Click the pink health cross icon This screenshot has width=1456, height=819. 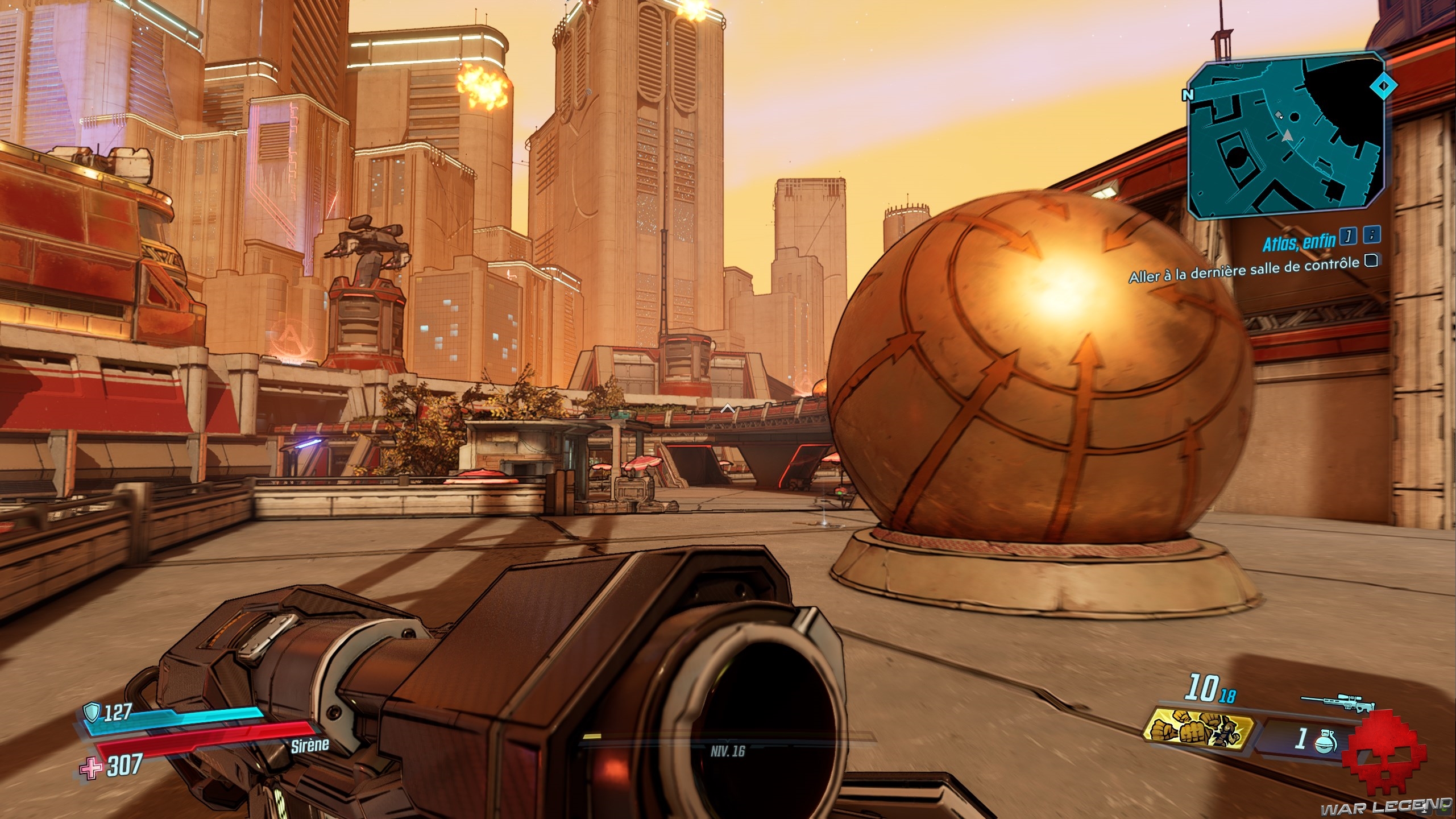(91, 769)
